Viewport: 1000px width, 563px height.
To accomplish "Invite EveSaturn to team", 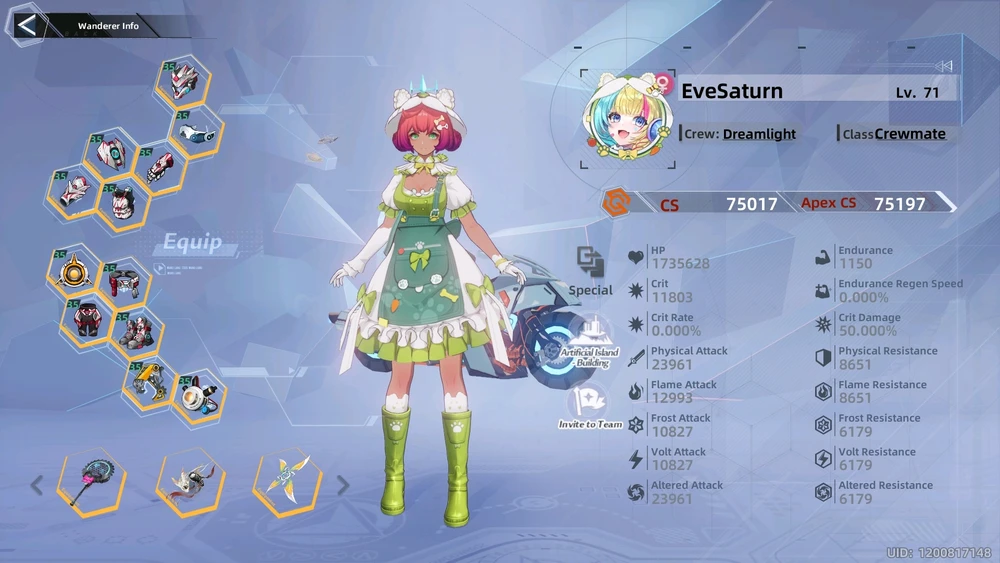I will point(590,408).
